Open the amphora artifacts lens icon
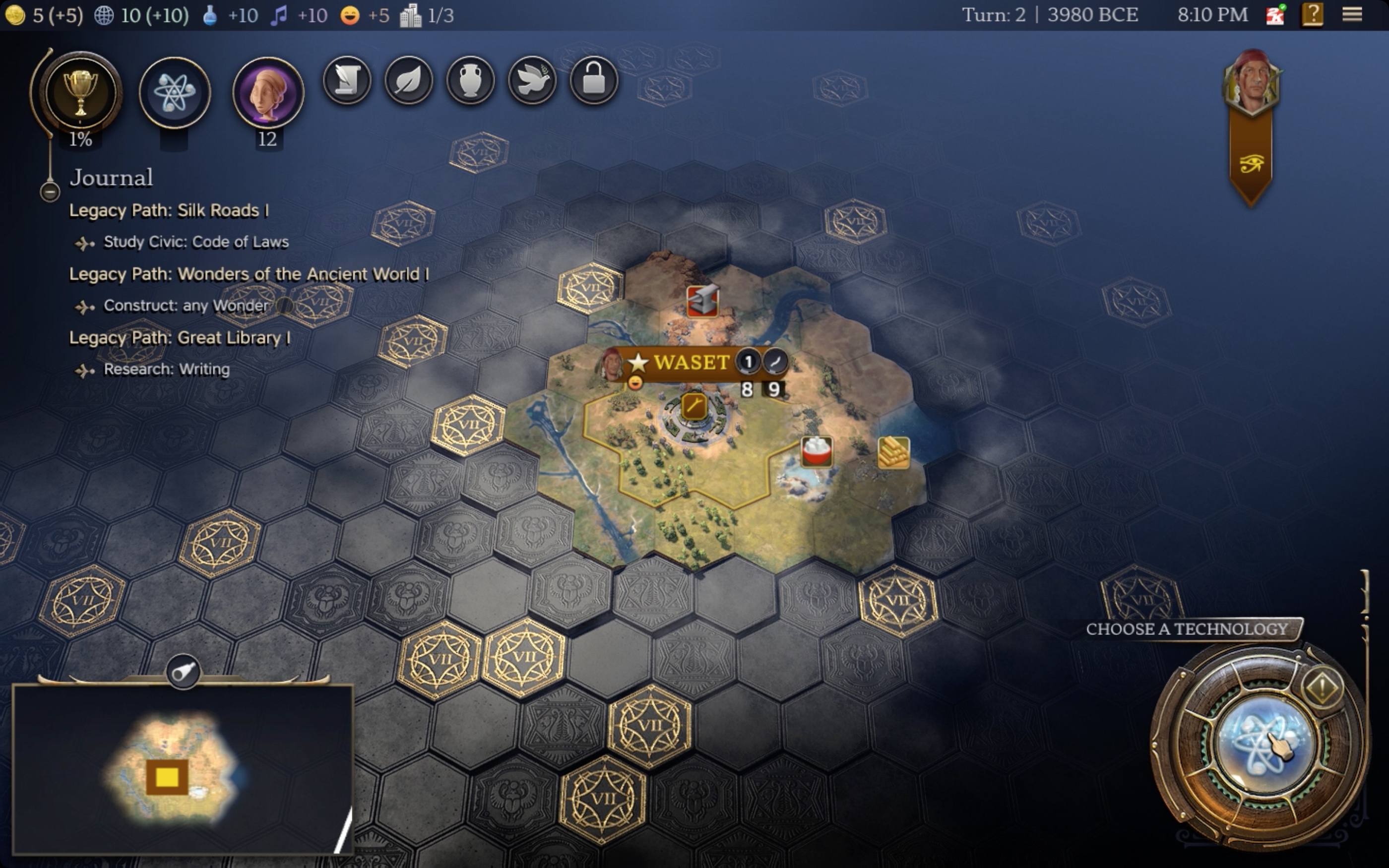The height and width of the screenshot is (868, 1389). point(470,80)
